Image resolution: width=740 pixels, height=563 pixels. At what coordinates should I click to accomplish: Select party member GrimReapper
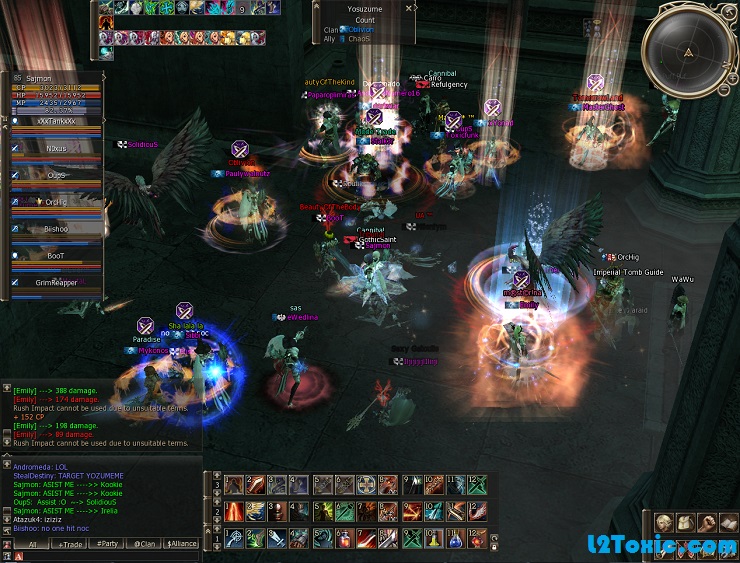(56, 282)
